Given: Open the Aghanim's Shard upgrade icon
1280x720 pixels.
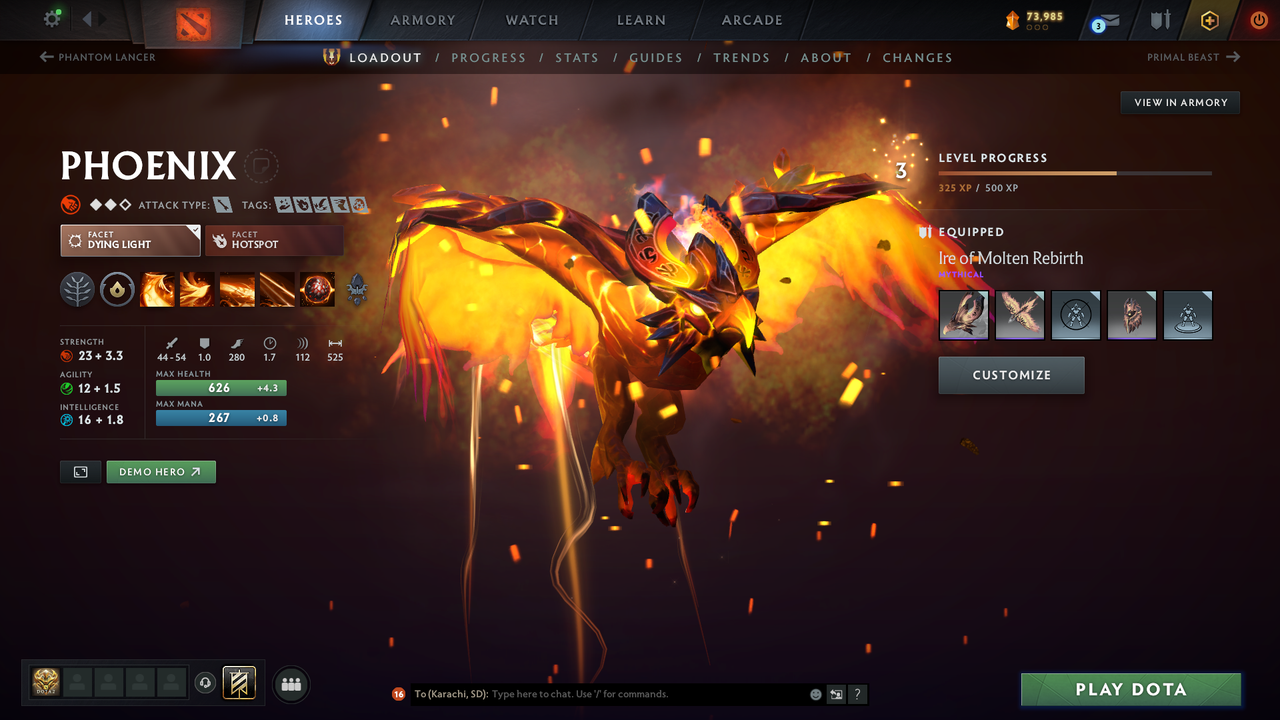Looking at the screenshot, I should click(356, 289).
